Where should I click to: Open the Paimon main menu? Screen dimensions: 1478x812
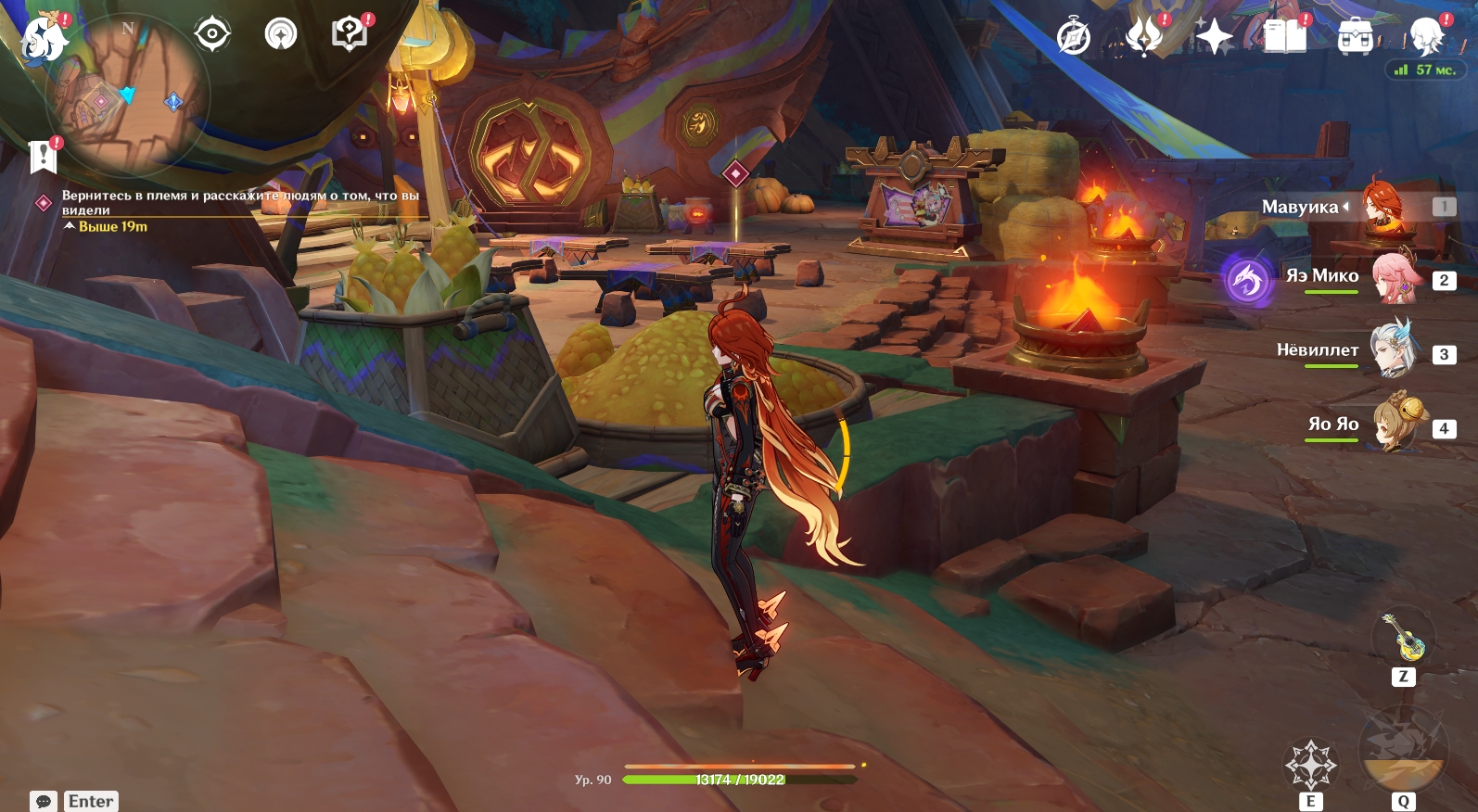tap(44, 39)
